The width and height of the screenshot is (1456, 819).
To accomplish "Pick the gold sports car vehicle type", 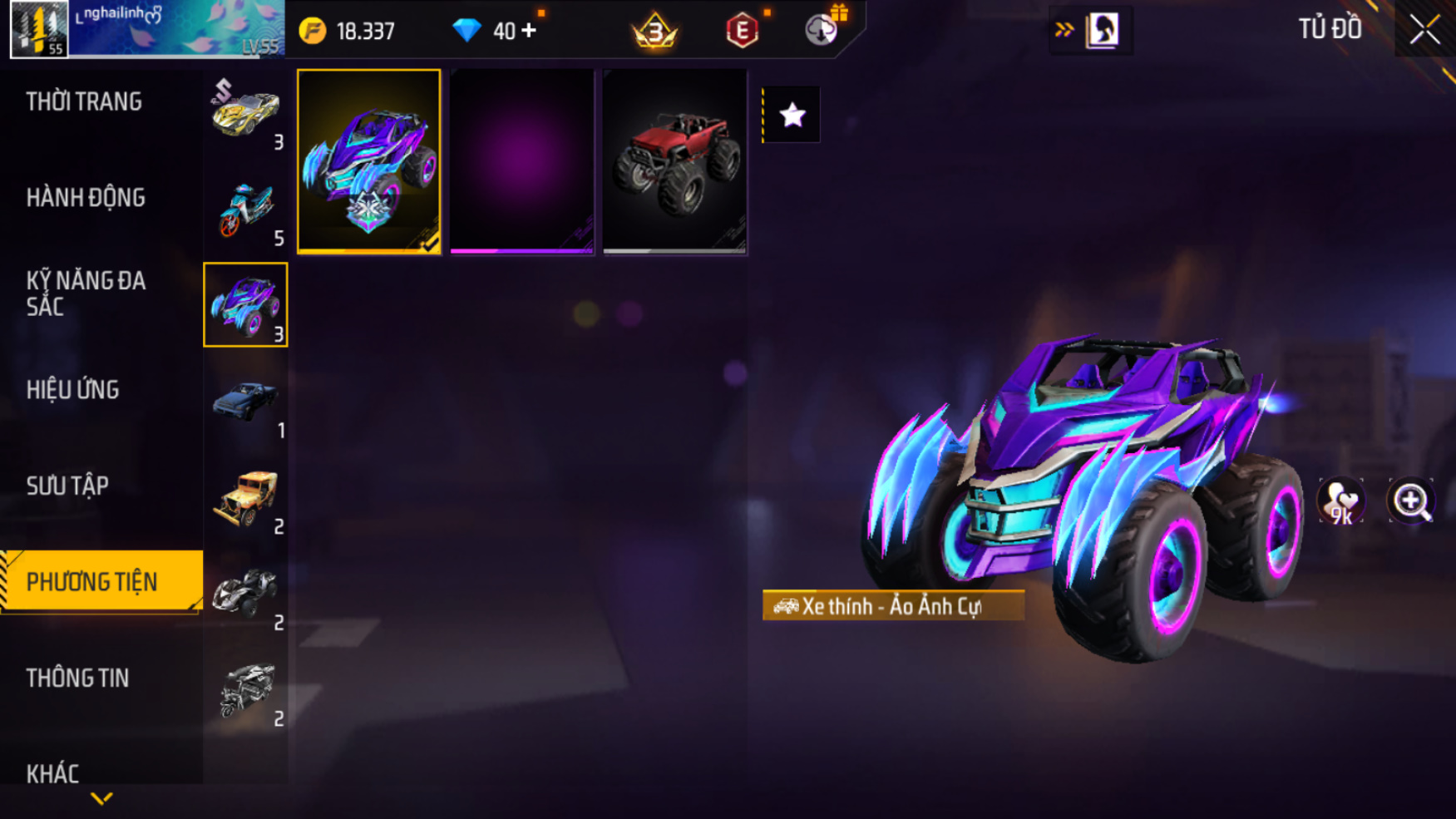I will tap(245, 113).
